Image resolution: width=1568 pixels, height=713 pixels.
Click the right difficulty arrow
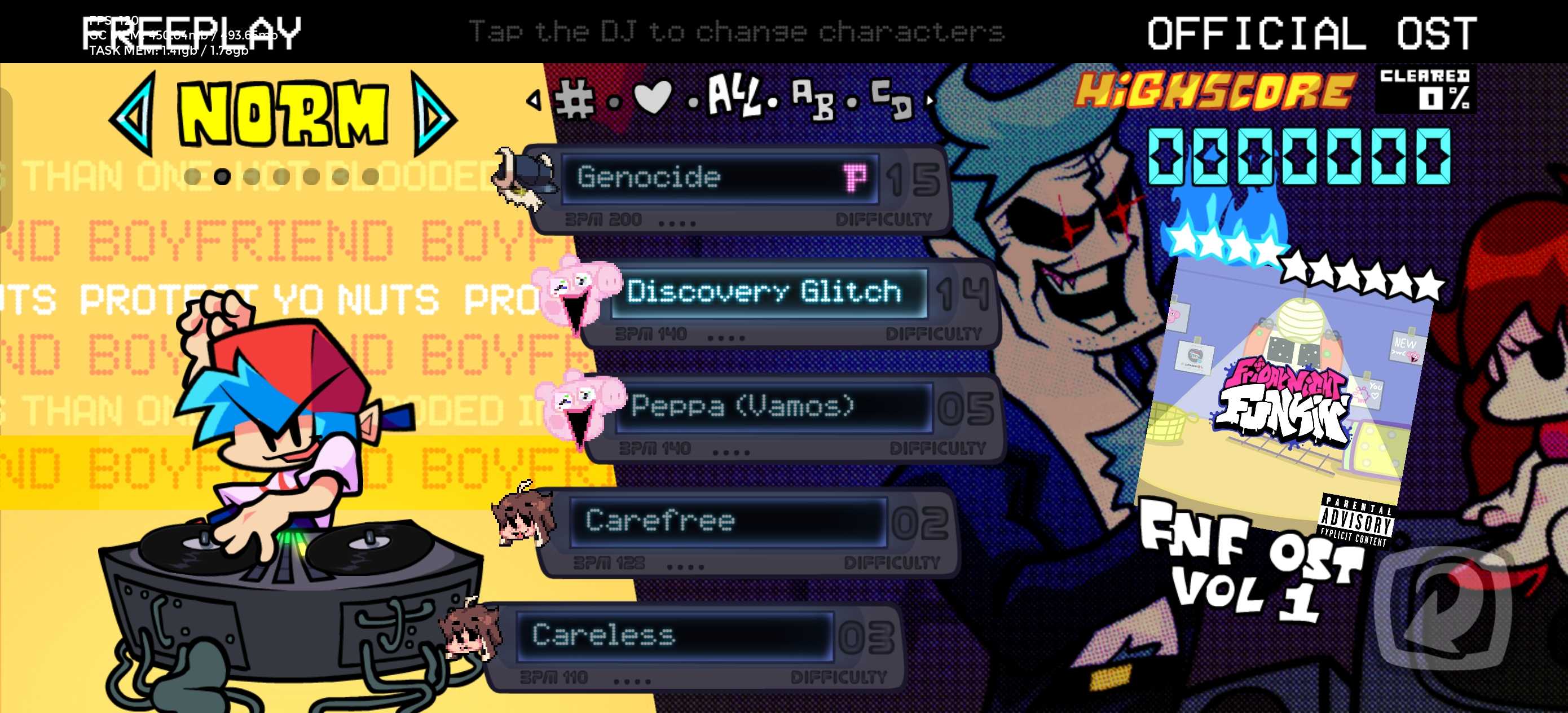tap(433, 114)
